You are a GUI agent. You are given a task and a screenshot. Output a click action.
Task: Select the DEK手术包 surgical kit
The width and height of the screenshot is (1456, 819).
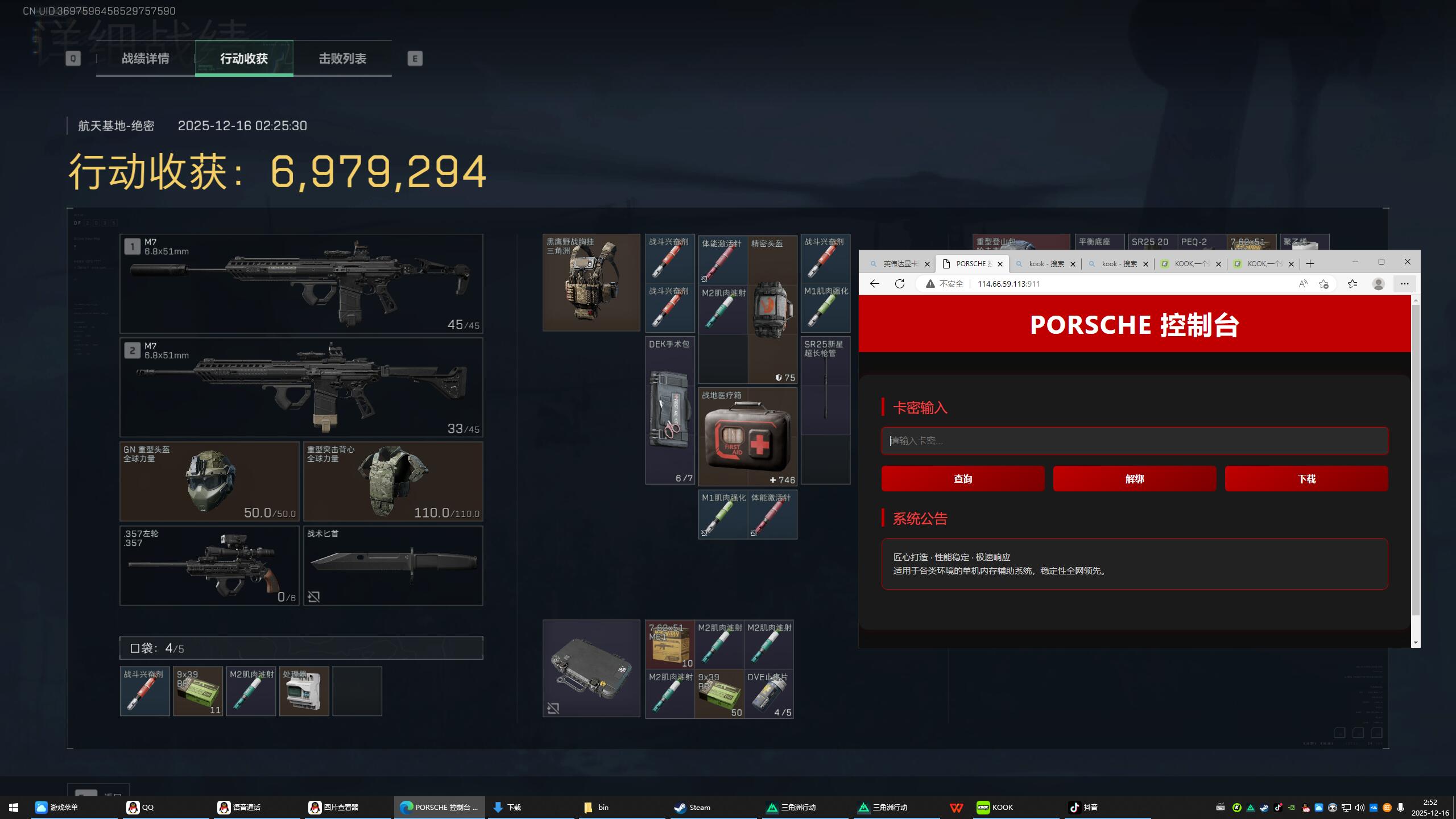coord(670,411)
